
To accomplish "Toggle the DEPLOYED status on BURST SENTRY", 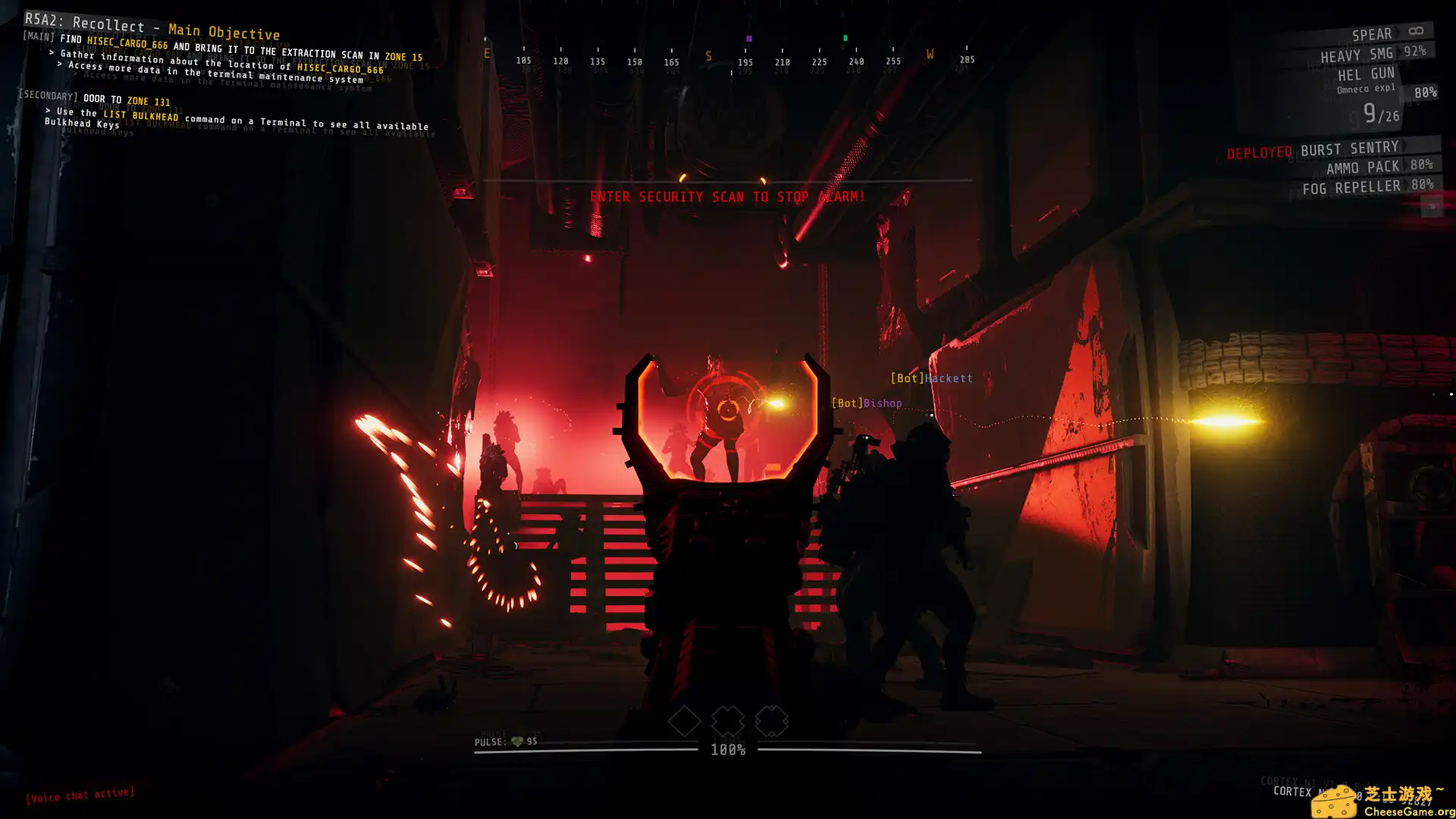I will [1259, 152].
